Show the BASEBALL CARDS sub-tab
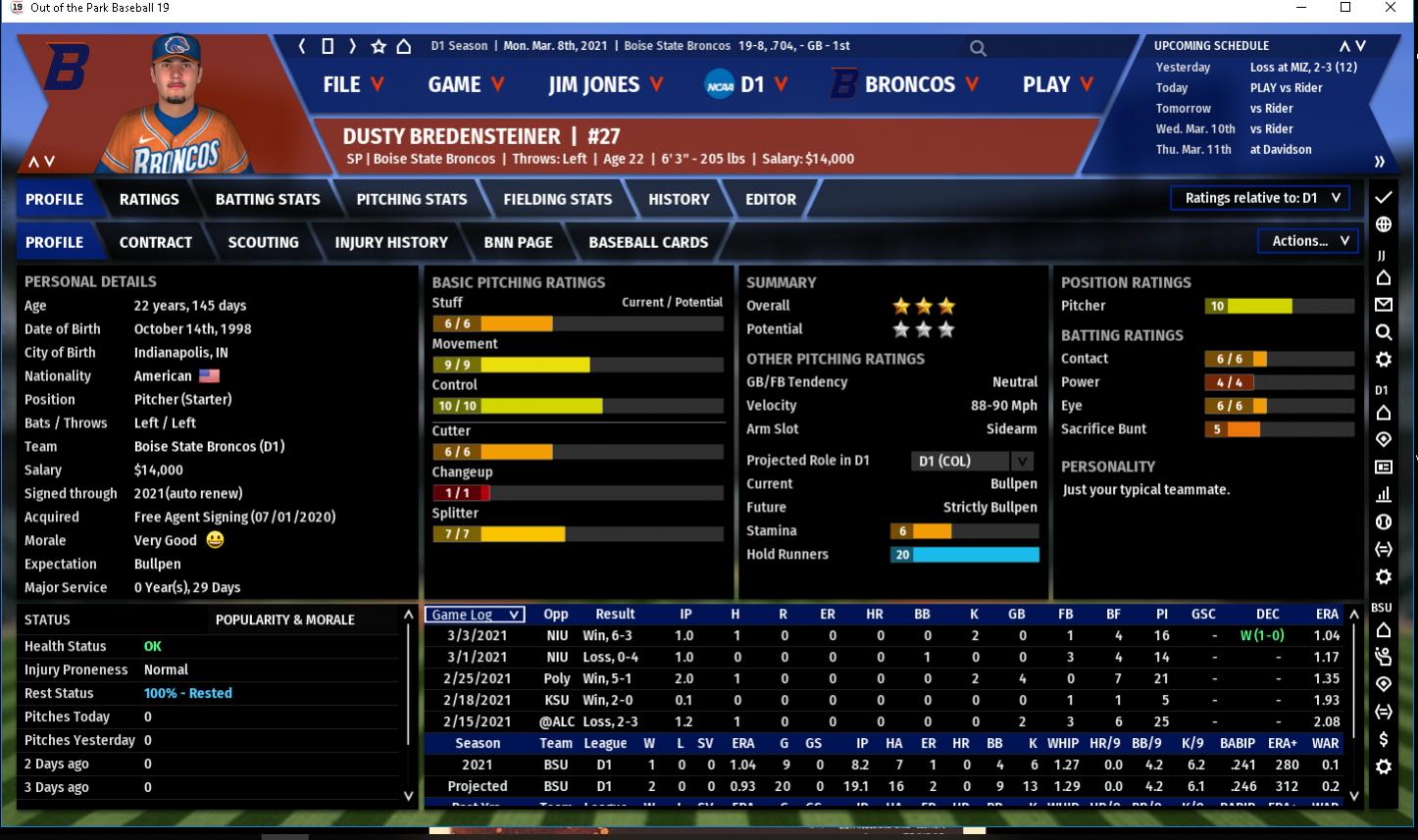Viewport: 1418px width, 840px height. [648, 242]
